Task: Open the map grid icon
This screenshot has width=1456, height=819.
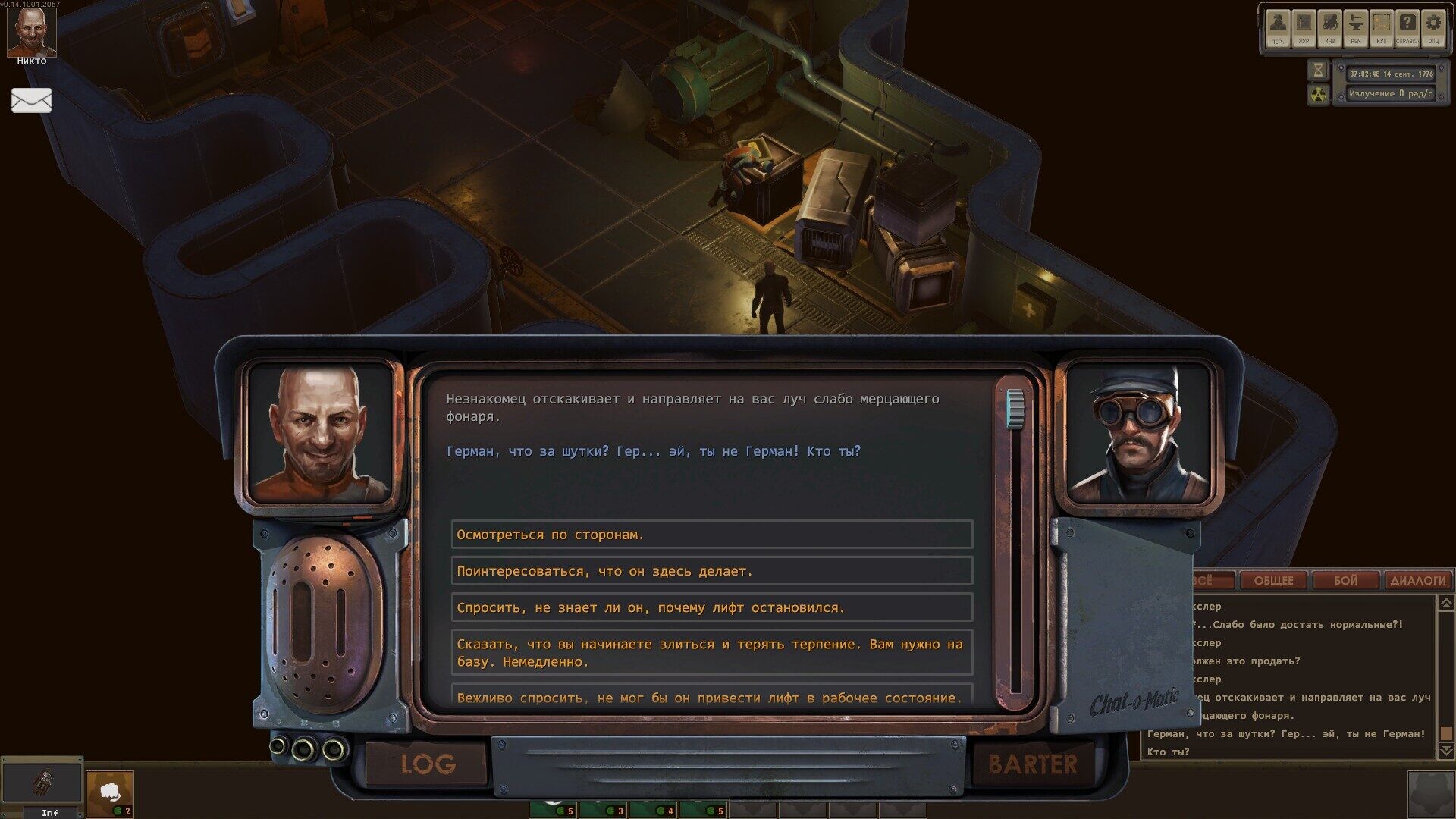Action: point(1382,26)
